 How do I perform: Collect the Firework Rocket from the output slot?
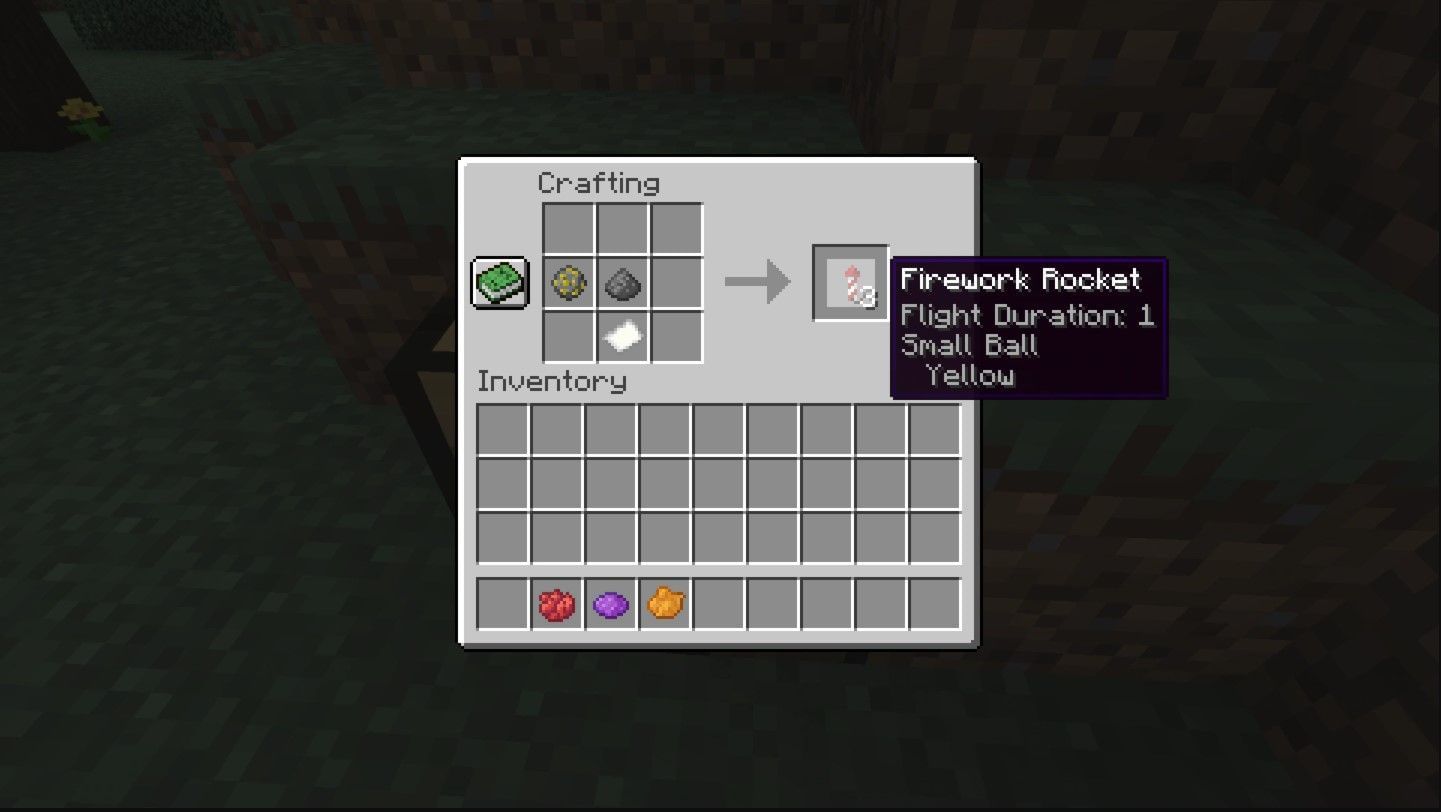852,282
